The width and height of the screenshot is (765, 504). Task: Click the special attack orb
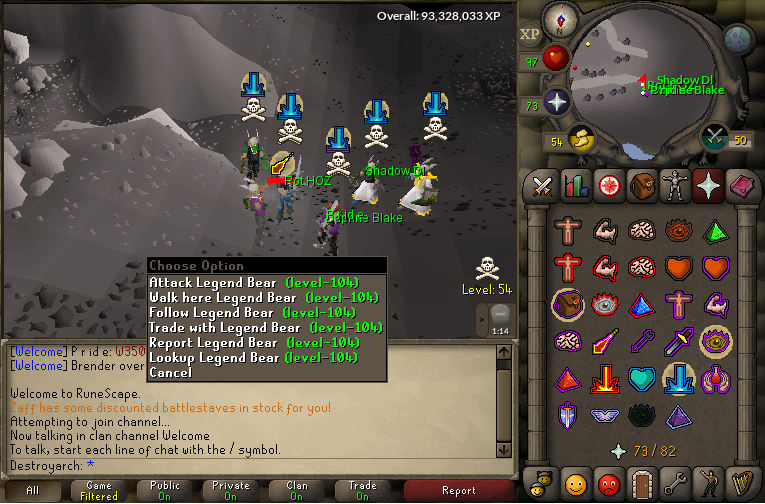pos(714,137)
